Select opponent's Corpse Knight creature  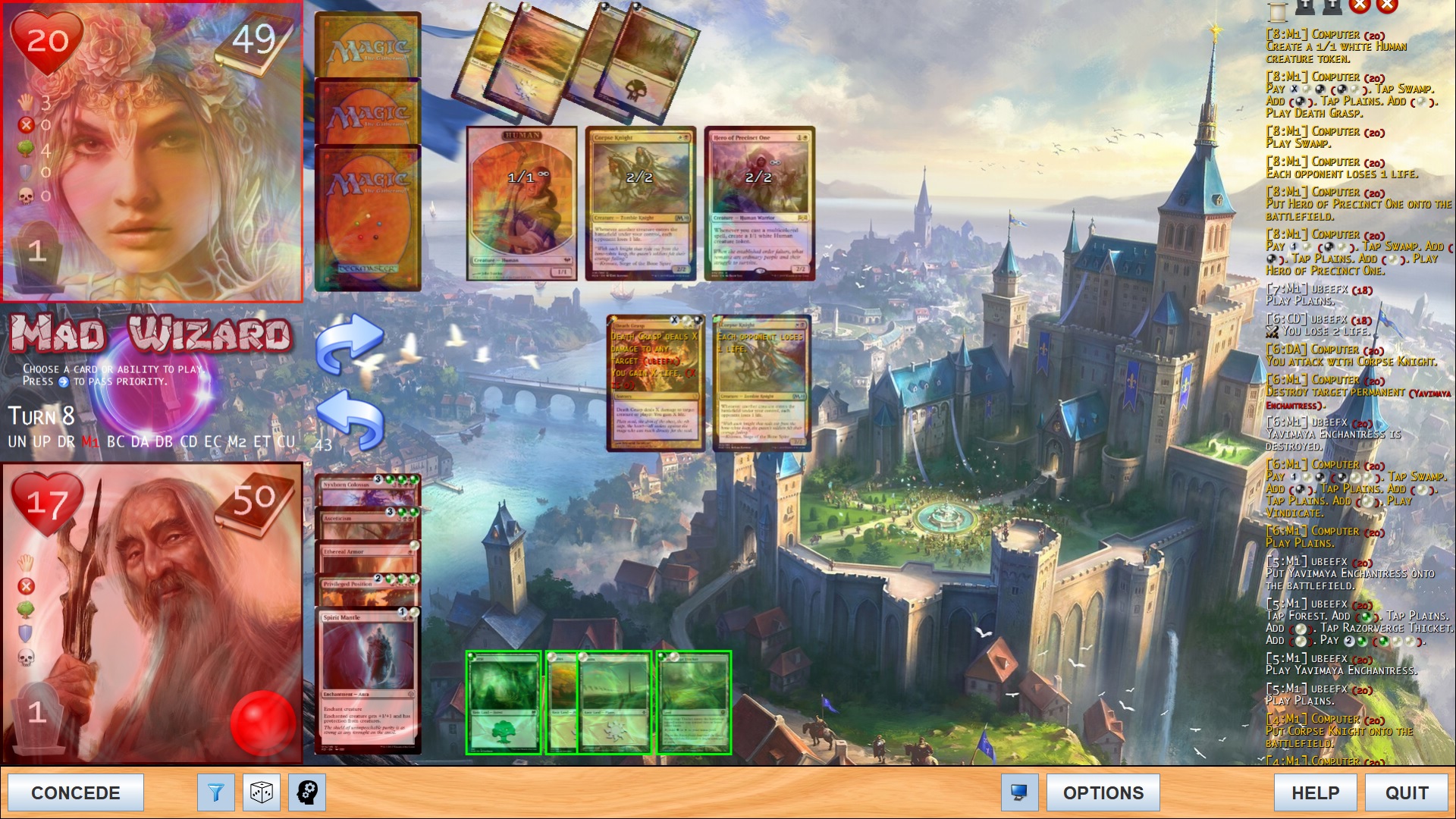tap(640, 203)
